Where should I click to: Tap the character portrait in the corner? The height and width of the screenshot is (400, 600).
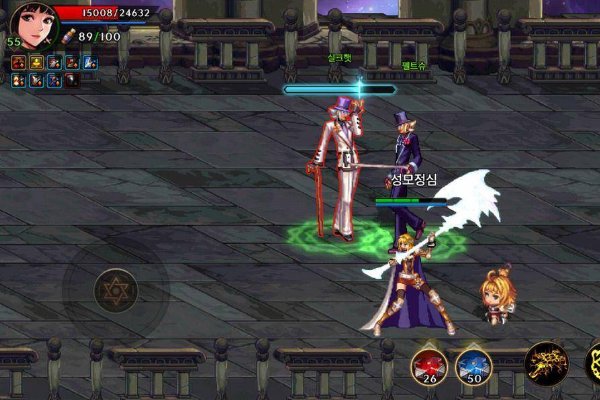(33, 25)
